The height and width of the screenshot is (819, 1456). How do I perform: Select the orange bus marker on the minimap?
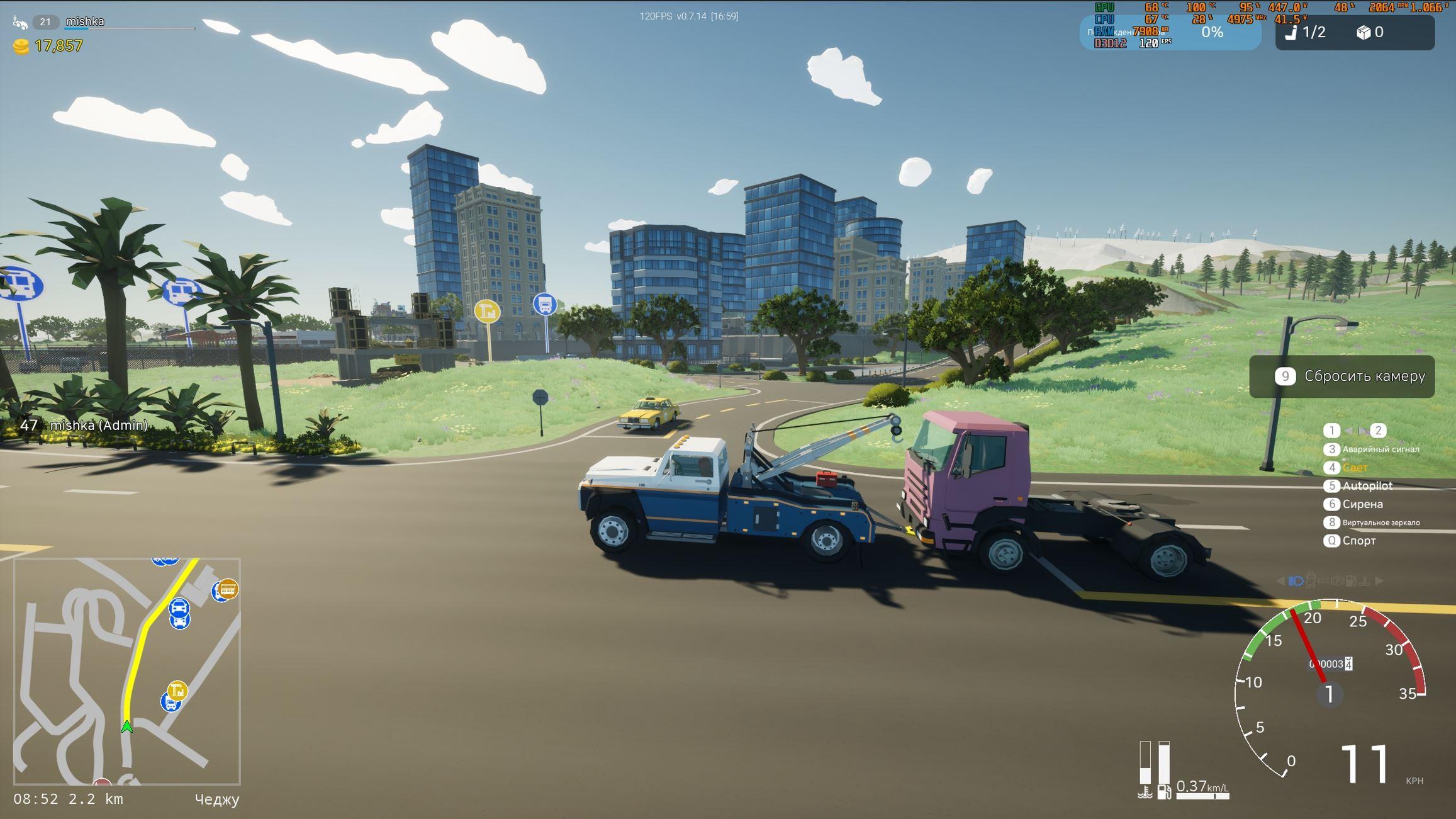tap(228, 589)
